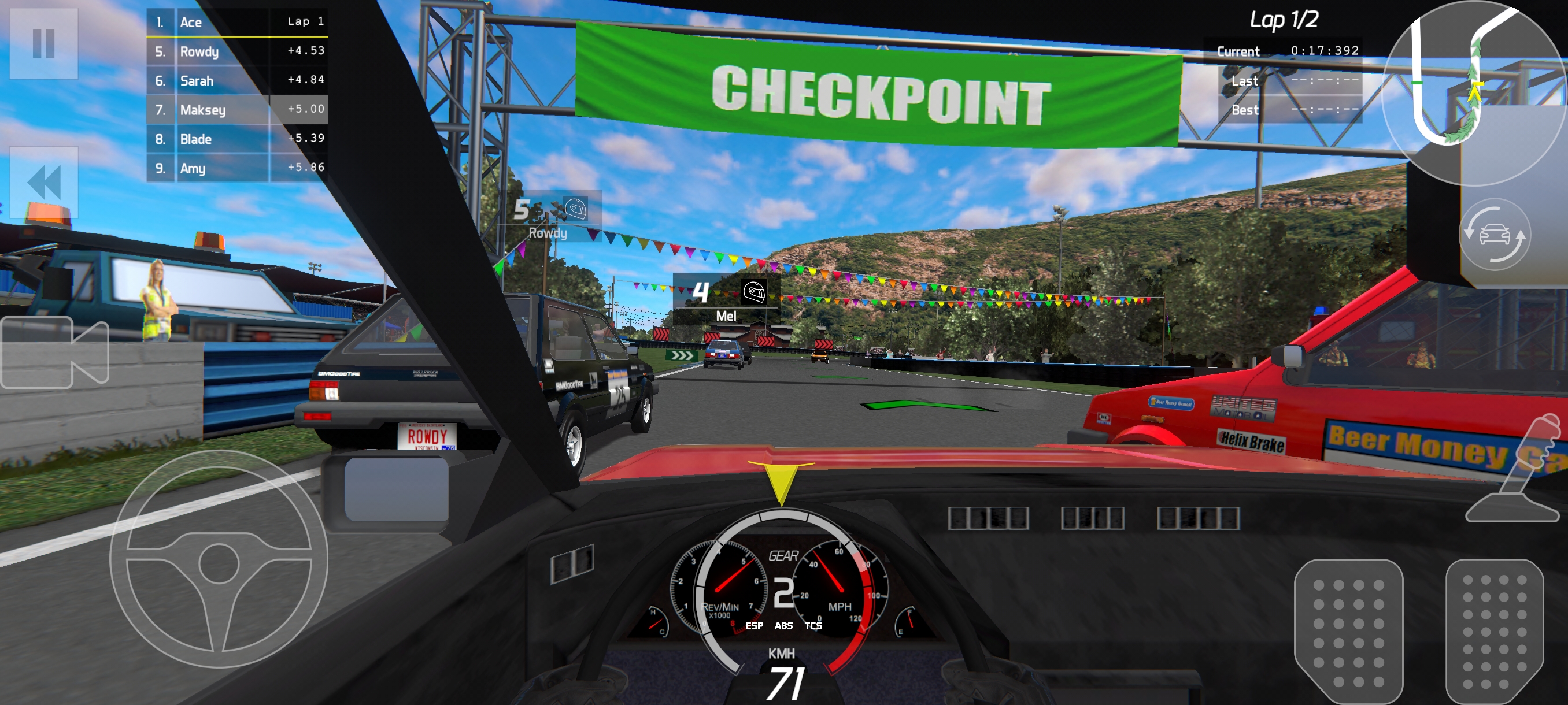Choose Blade's leaderboard row

[x=238, y=139]
